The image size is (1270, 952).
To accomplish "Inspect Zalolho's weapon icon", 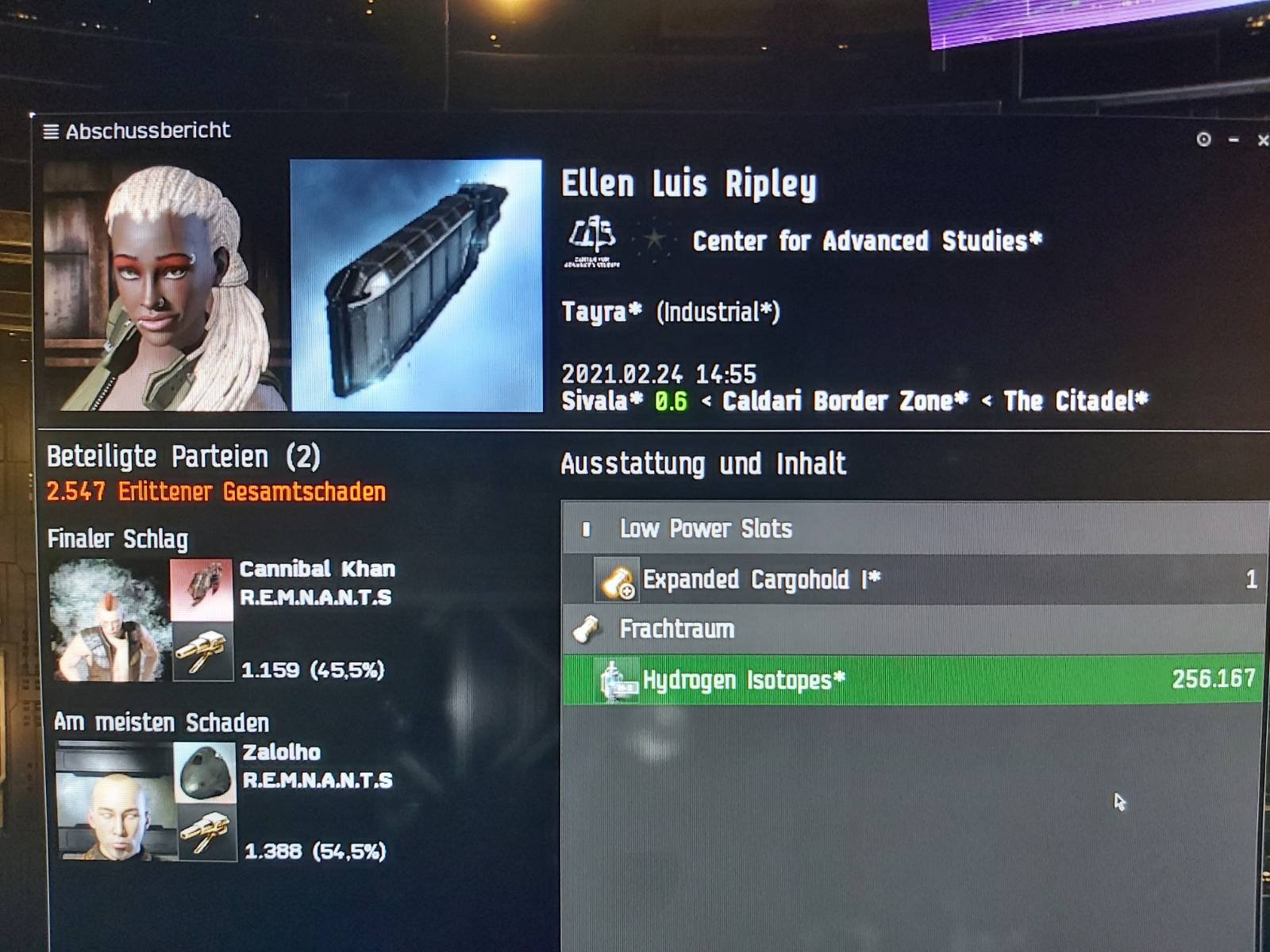I will pyautogui.click(x=206, y=834).
